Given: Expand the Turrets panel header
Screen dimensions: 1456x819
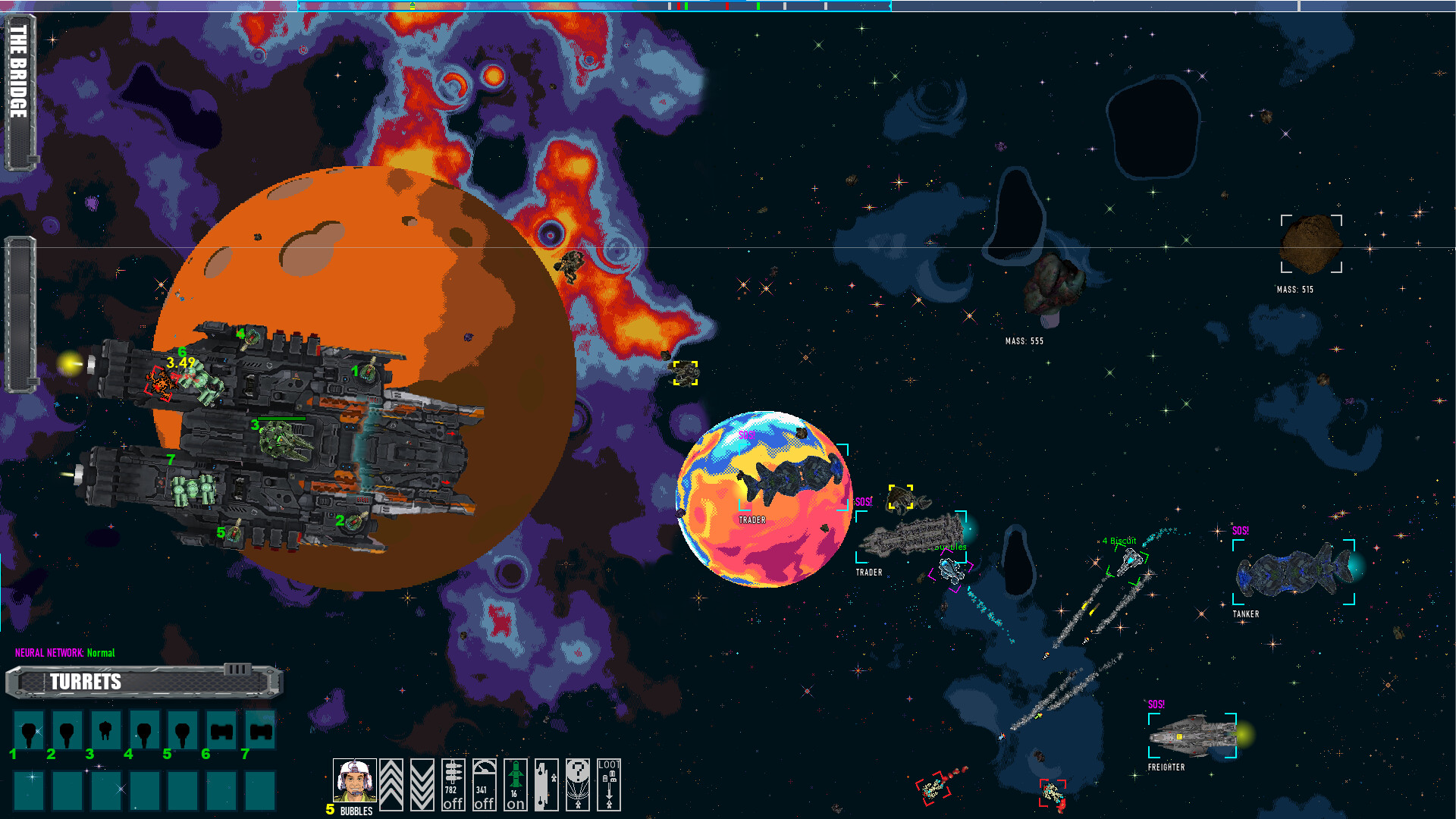Looking at the screenshot, I should coord(86,682).
